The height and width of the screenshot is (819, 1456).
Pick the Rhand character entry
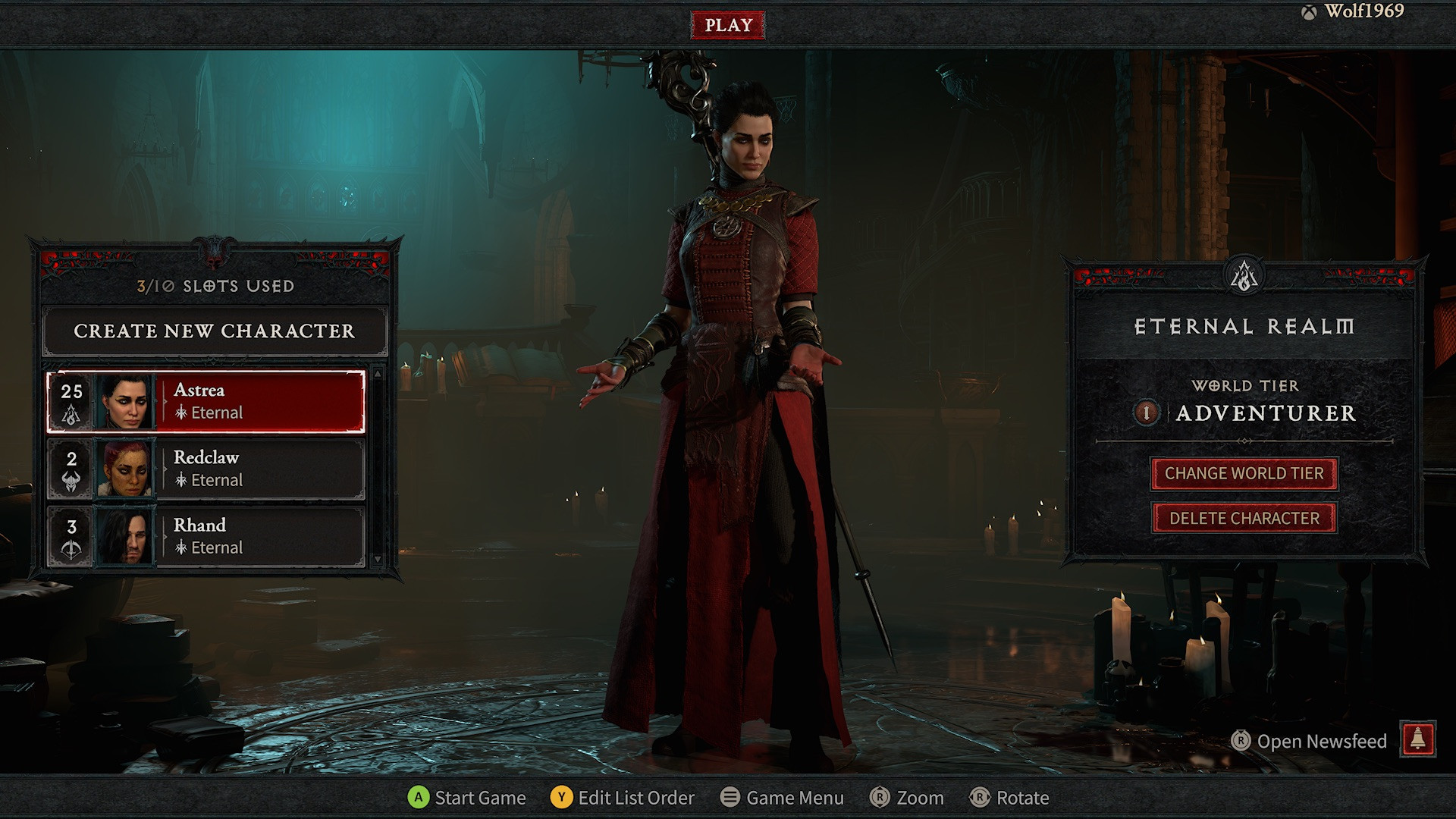click(x=206, y=537)
